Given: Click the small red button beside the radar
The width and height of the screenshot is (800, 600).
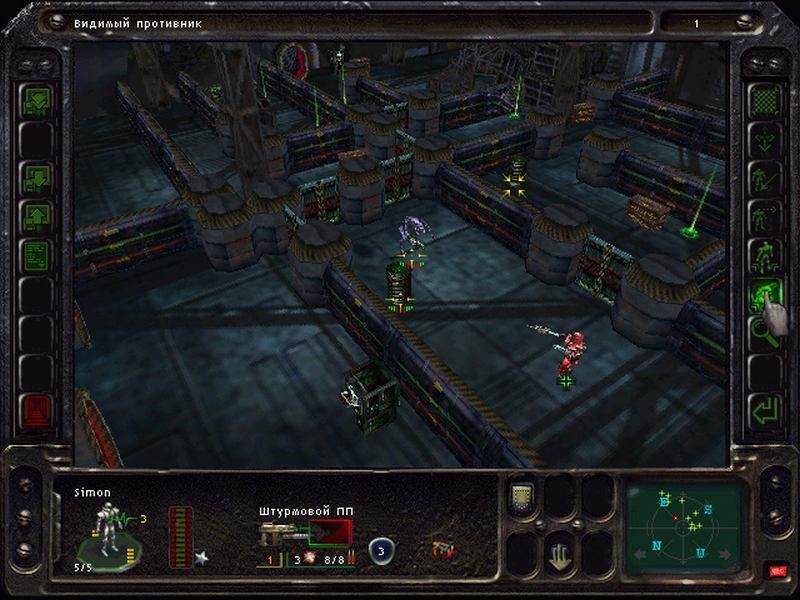Looking at the screenshot, I should 776,571.
